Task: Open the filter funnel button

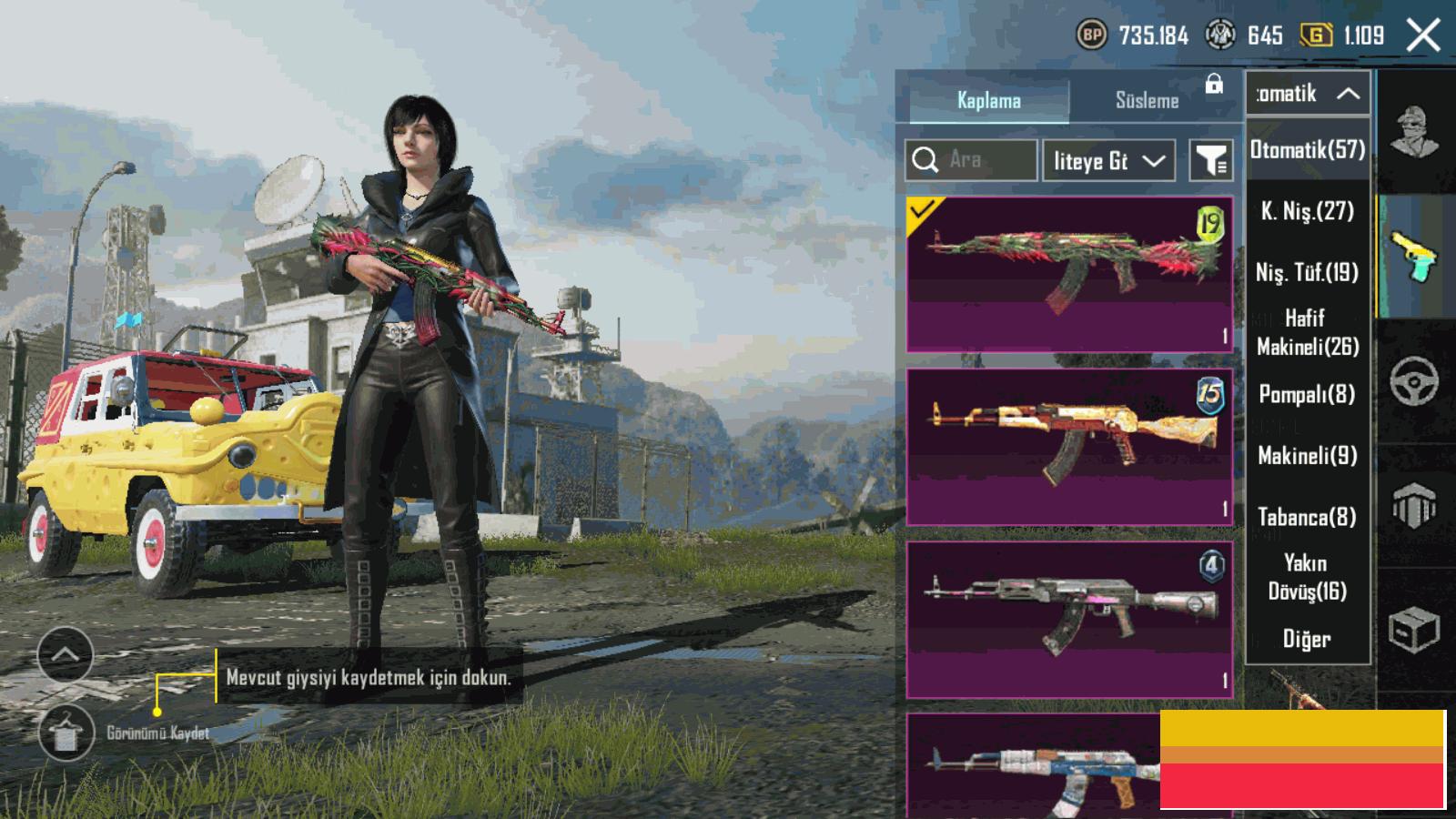Action: click(x=1211, y=161)
